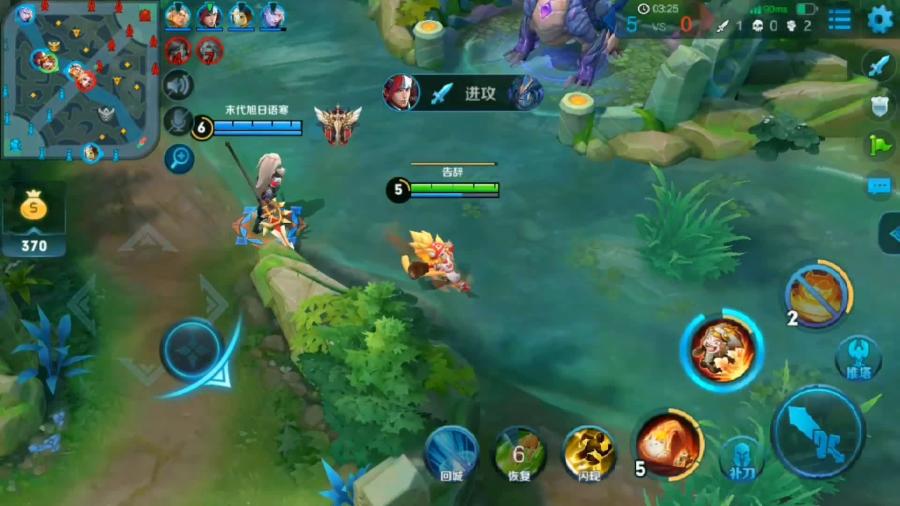Toggle the speaker sound button

178,85
